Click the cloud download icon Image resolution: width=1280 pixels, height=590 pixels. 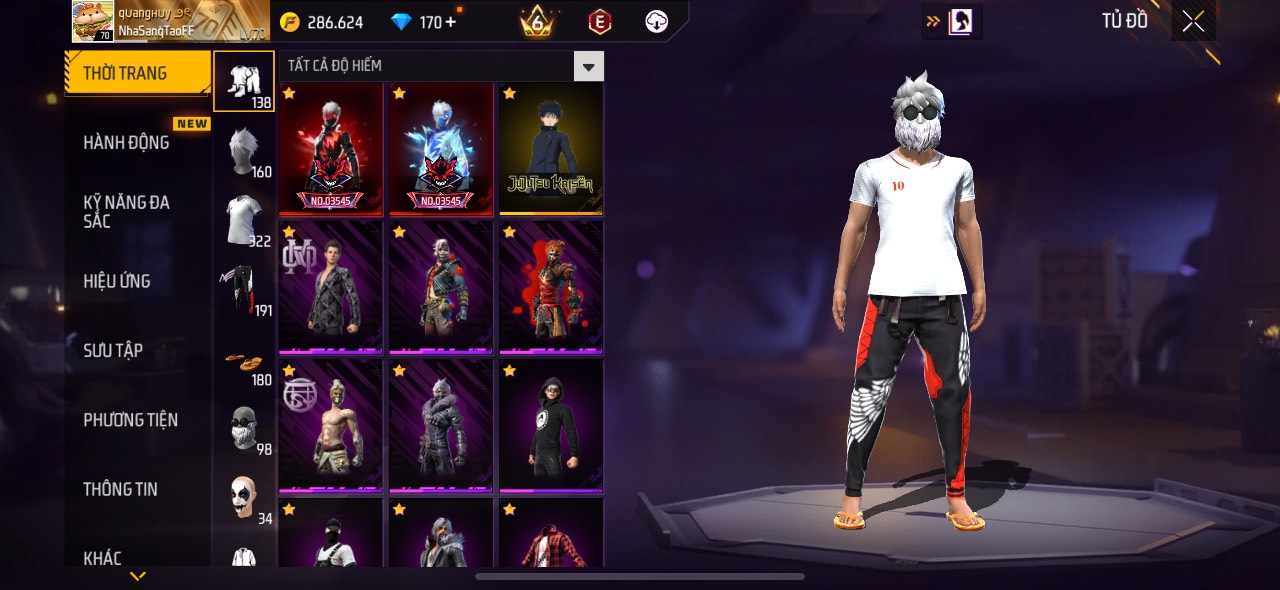click(656, 22)
